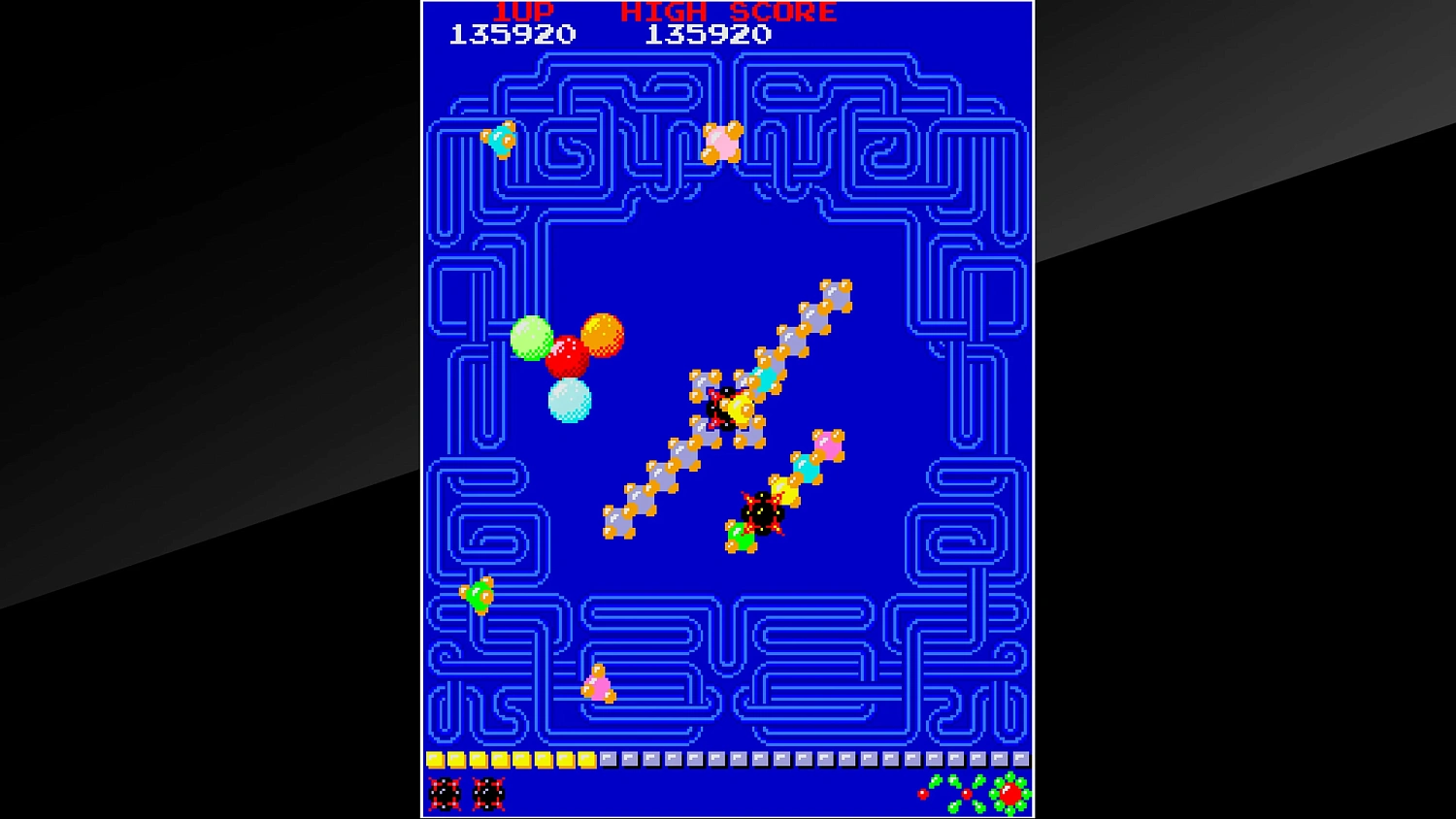Click the red-centered blossom icon bottom right
Image resolution: width=1456 pixels, height=819 pixels.
click(1009, 794)
